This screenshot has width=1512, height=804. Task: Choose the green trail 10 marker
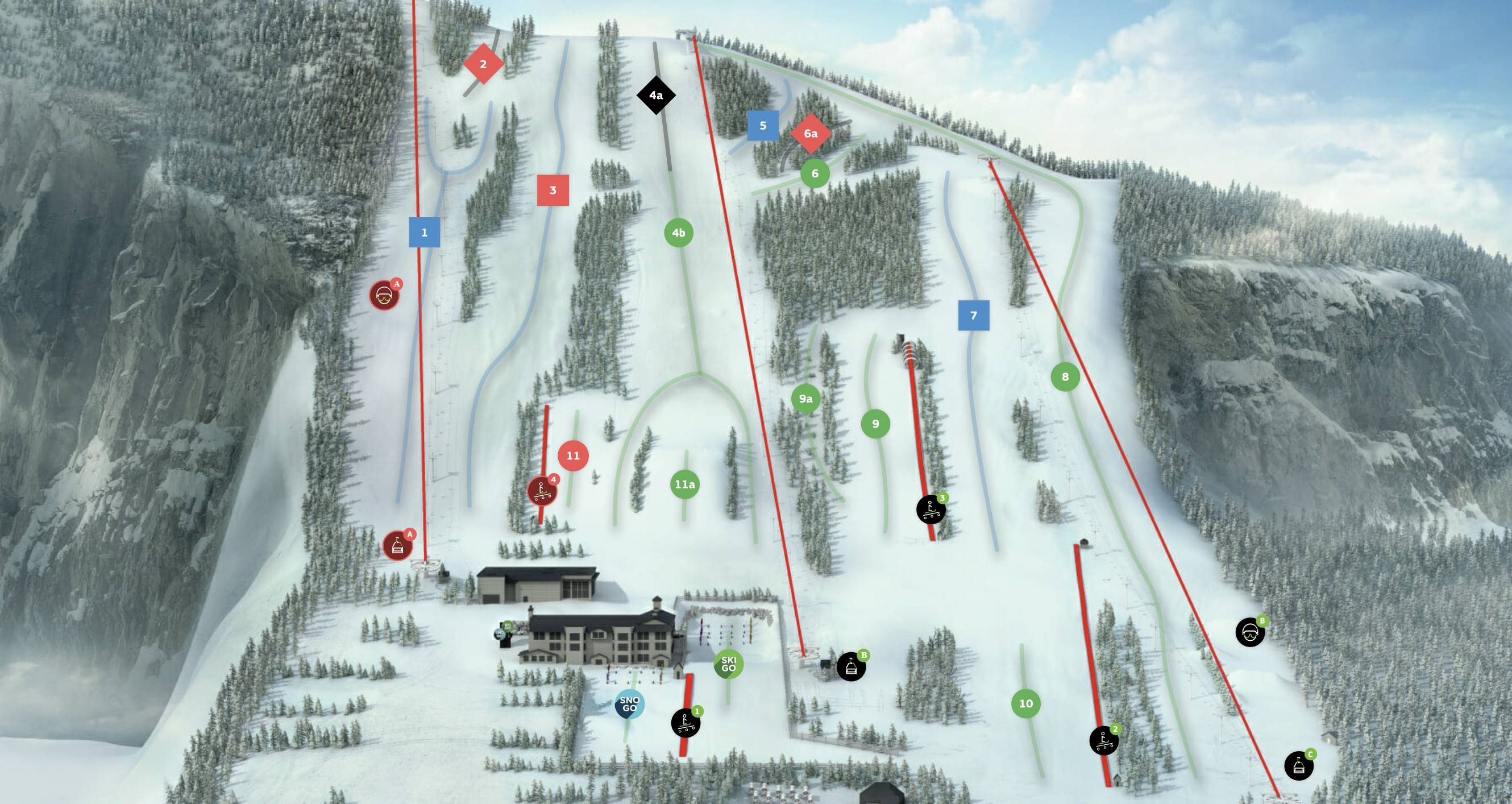pos(1025,703)
